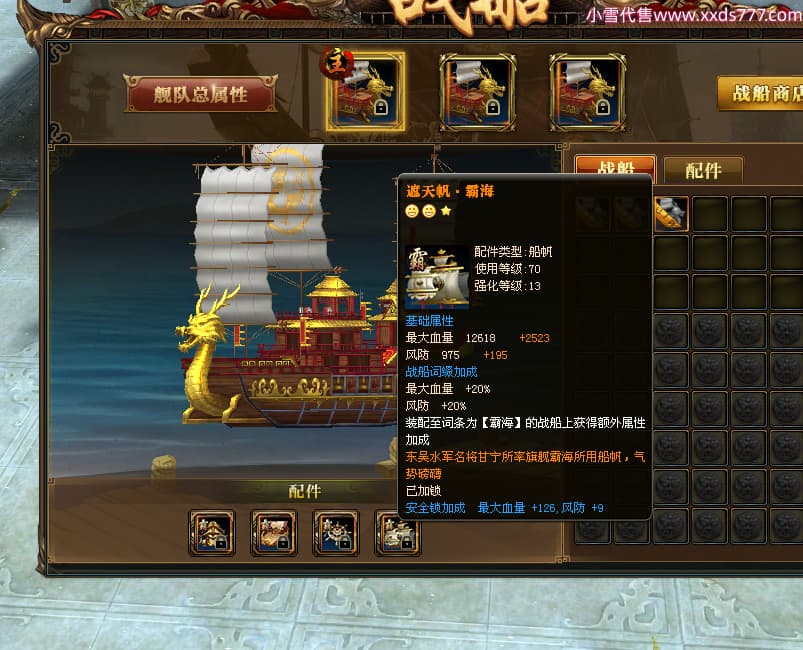The width and height of the screenshot is (803, 650).
Task: Switch to the 战船 warship tab
Action: pos(614,170)
